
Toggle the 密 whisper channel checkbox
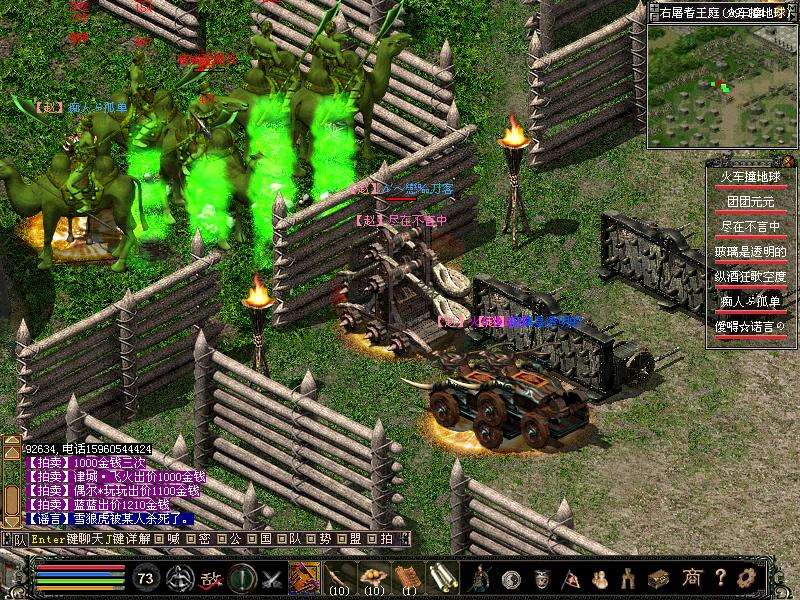pyautogui.click(x=189, y=539)
